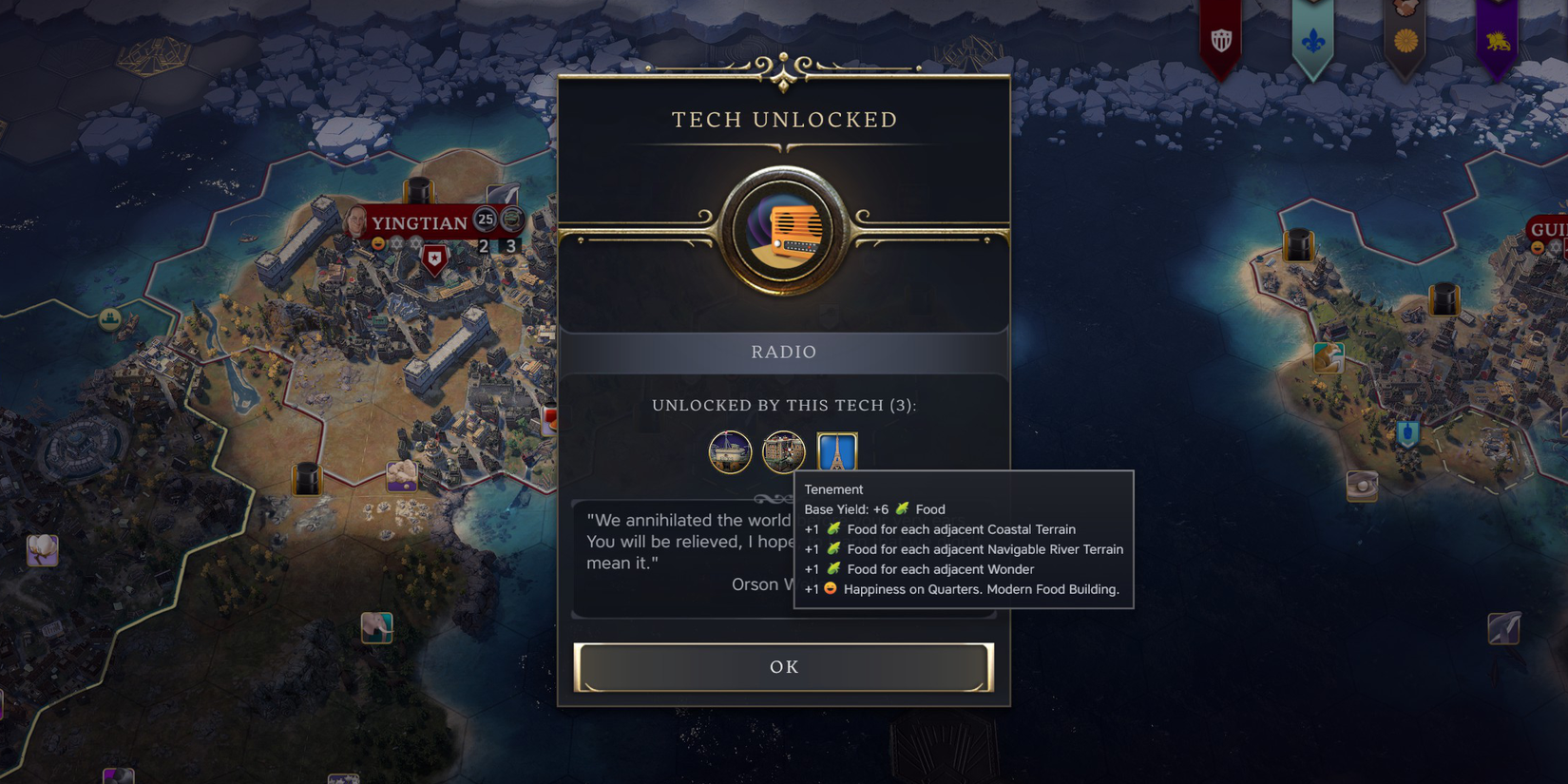This screenshot has width=1568, height=784.
Task: Click Benjamin Franklin's leader portrait on Yingtian banner
Action: [x=354, y=221]
